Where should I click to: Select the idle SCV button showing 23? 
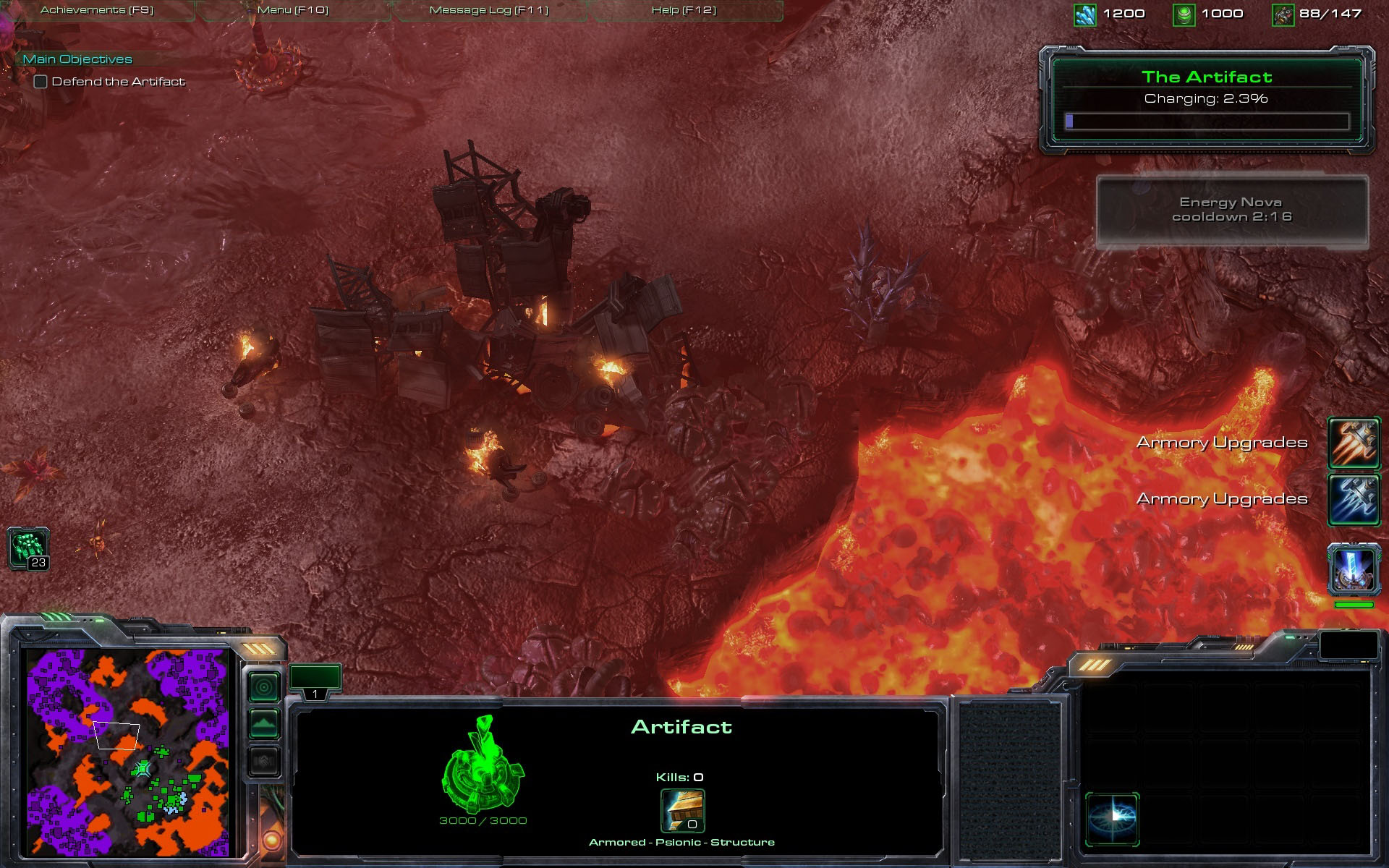[x=28, y=548]
